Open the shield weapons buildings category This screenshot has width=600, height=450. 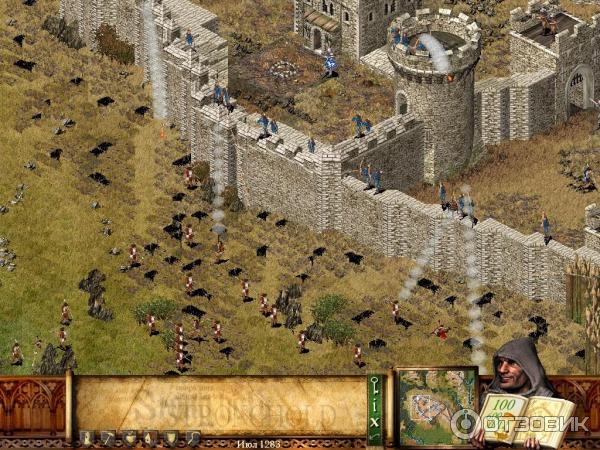pos(171,437)
